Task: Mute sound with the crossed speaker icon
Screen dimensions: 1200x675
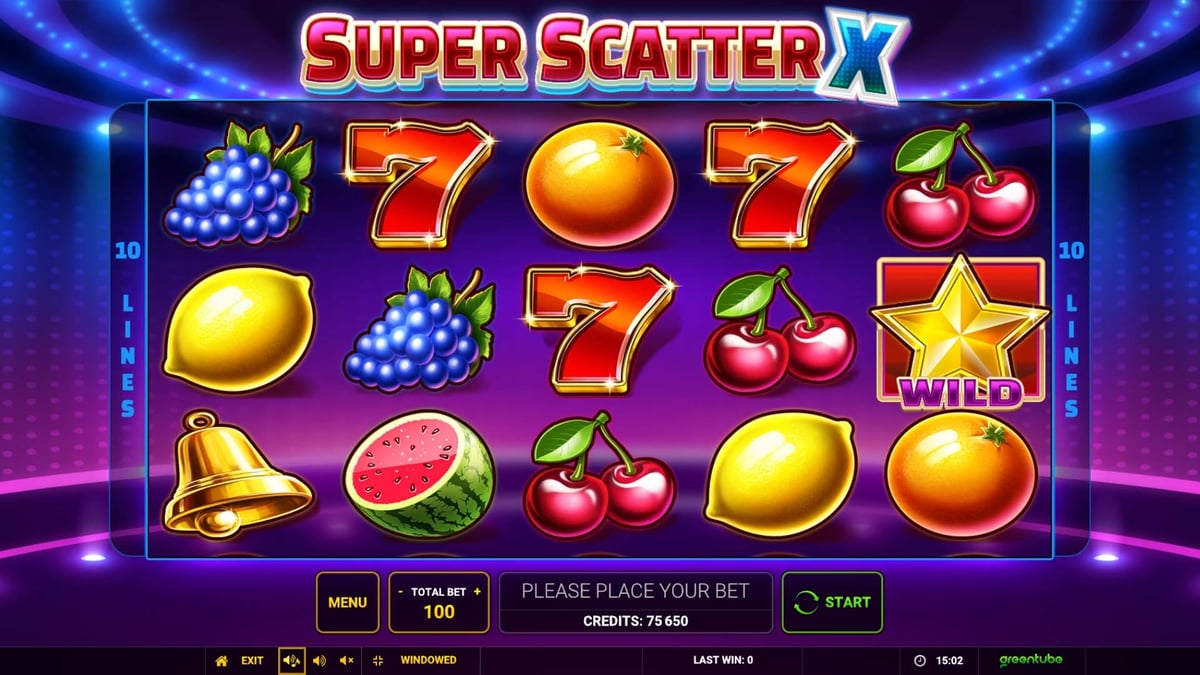Action: [x=347, y=660]
